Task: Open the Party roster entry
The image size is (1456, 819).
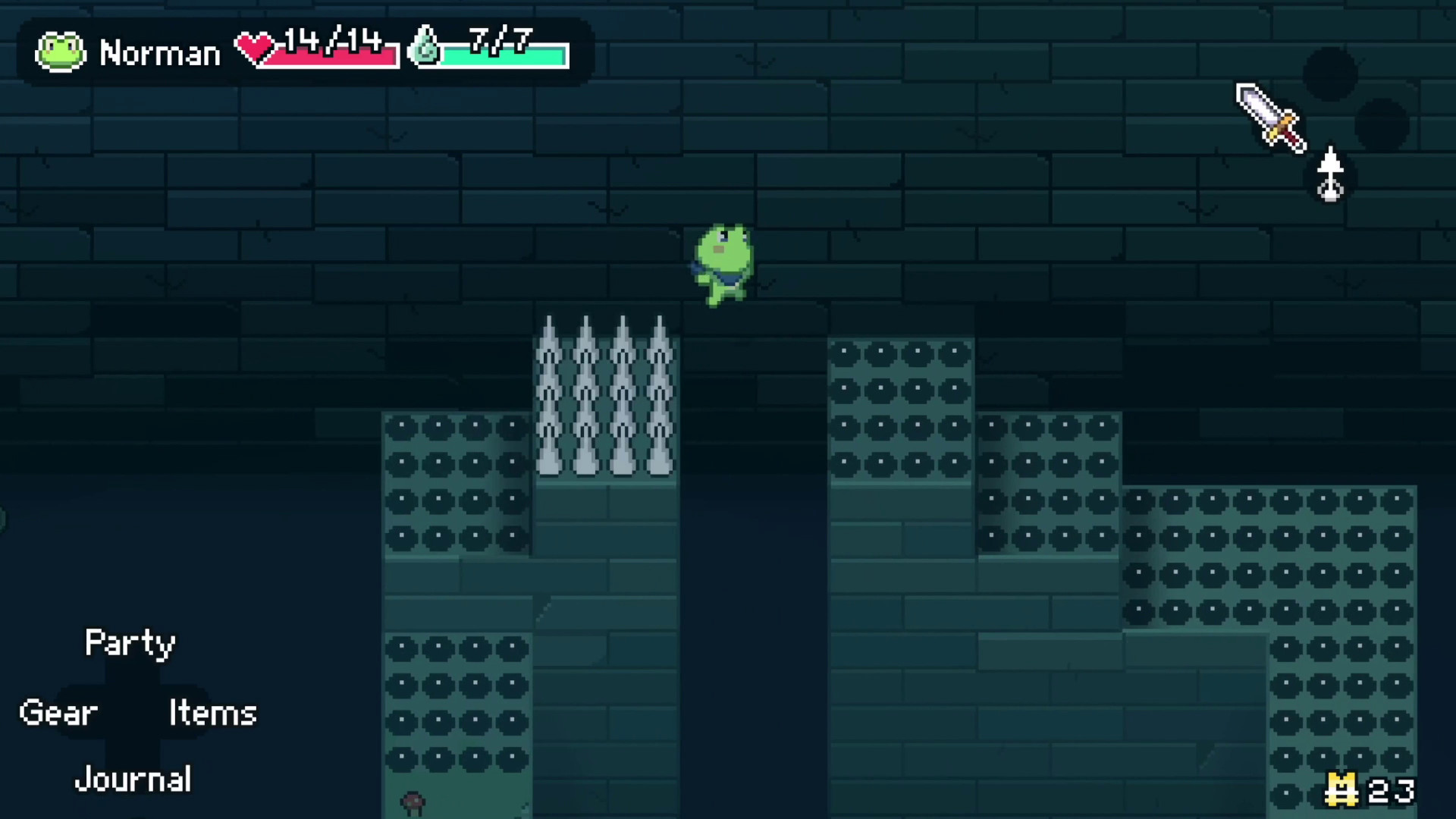Action: click(x=129, y=643)
